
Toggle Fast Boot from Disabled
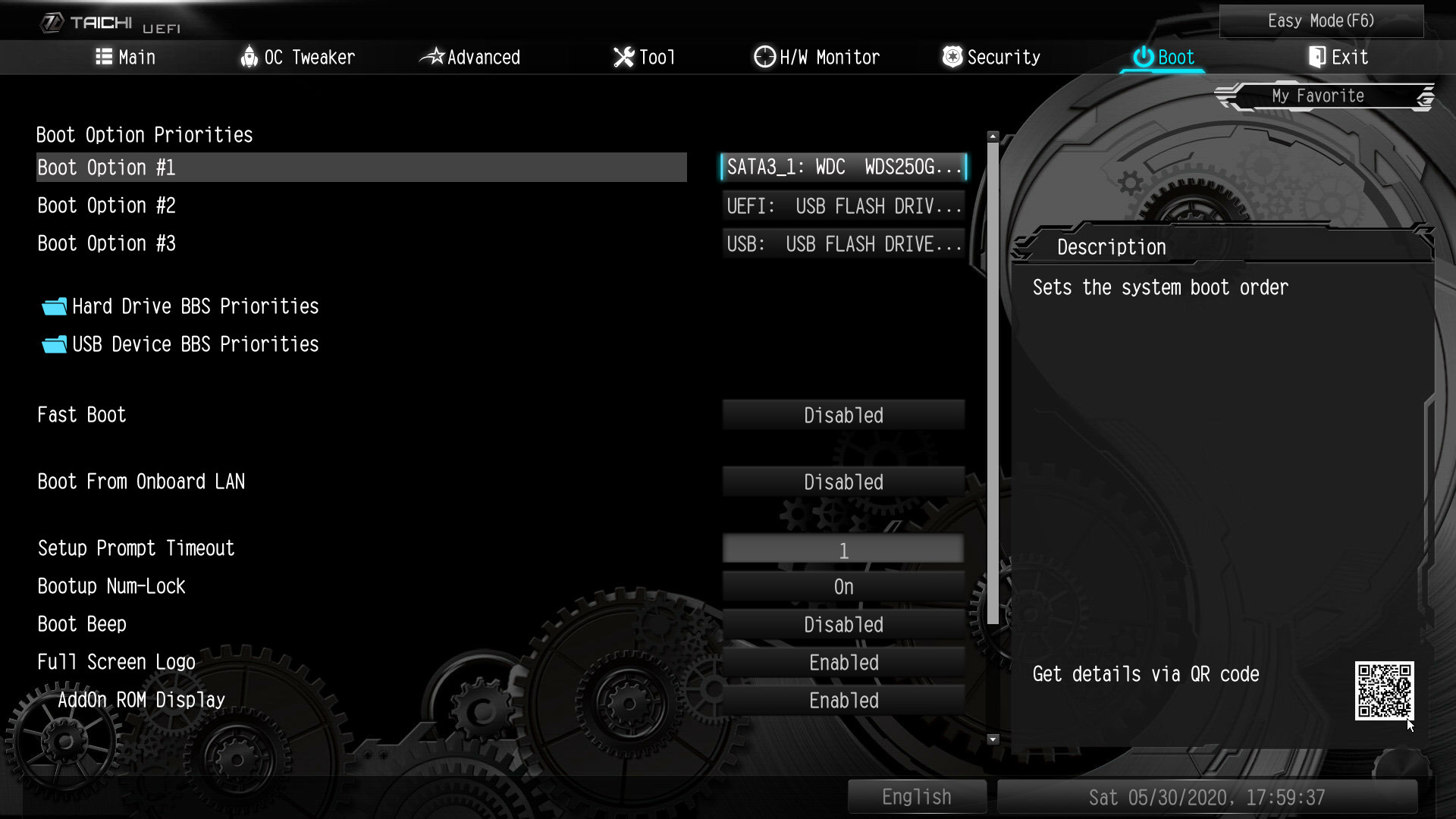(x=843, y=415)
